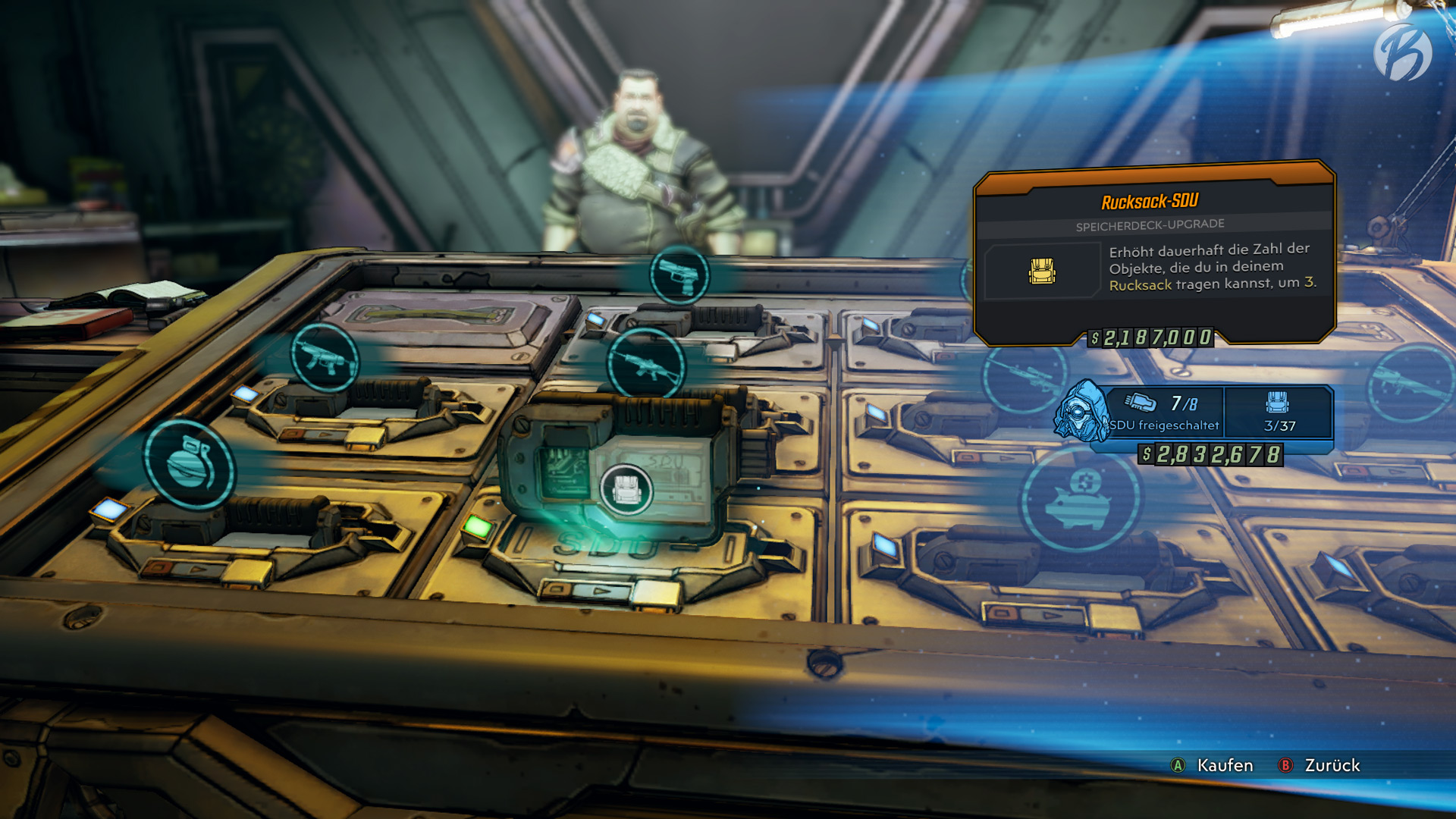
Task: Select the grenade SDU icon
Action: 190,464
